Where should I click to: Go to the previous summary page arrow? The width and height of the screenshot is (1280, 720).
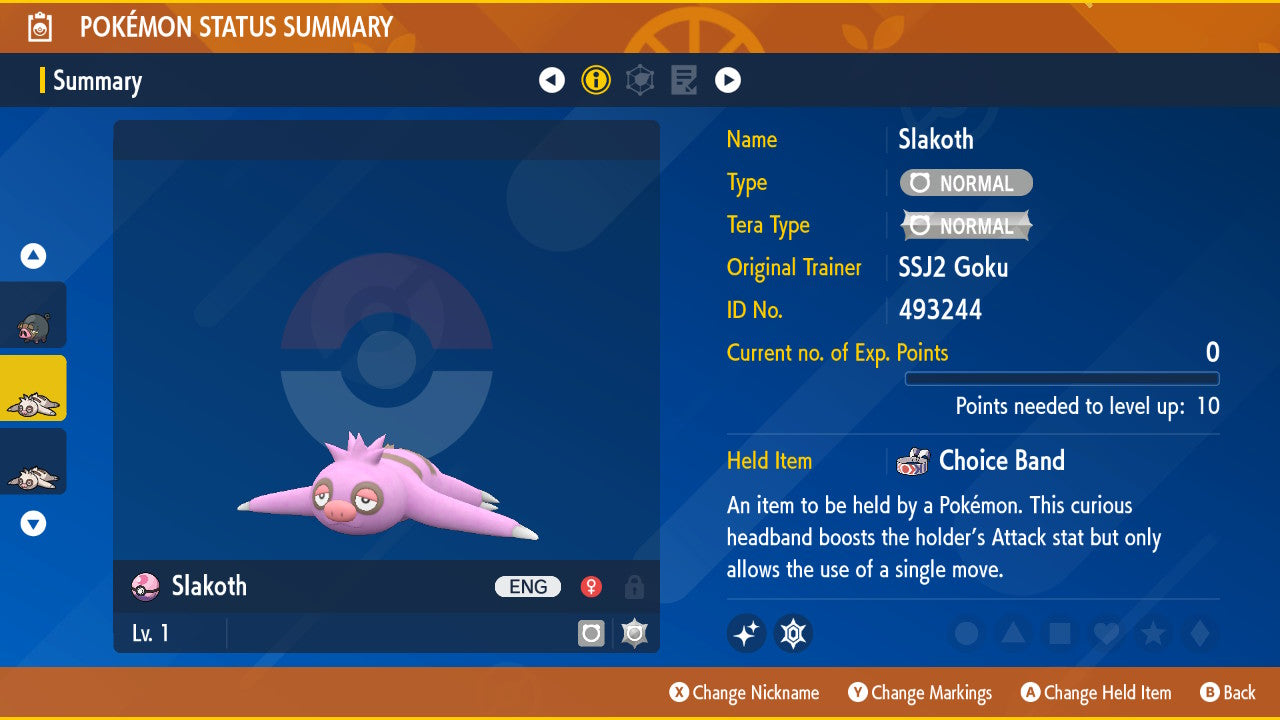click(x=552, y=80)
